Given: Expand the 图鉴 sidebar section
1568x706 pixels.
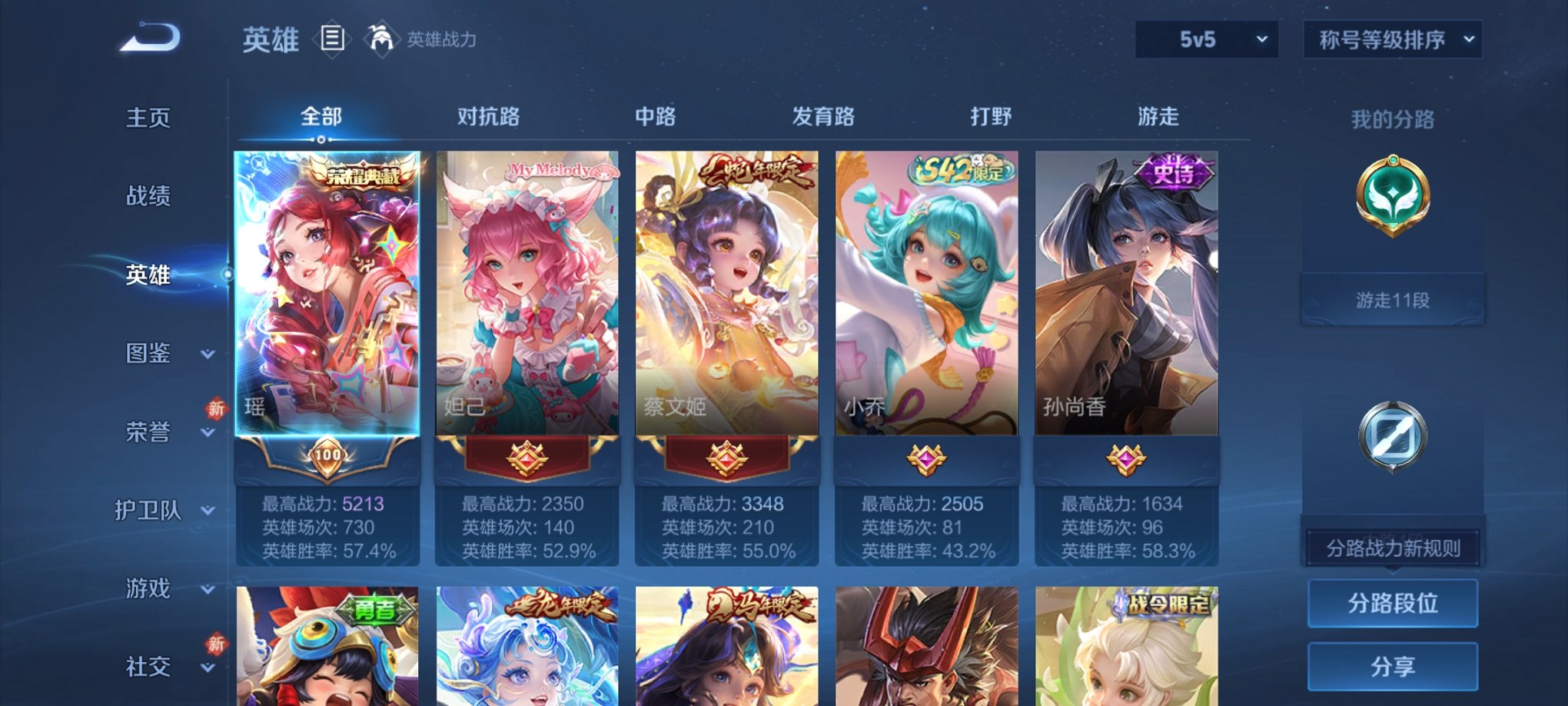Looking at the screenshot, I should point(150,355).
